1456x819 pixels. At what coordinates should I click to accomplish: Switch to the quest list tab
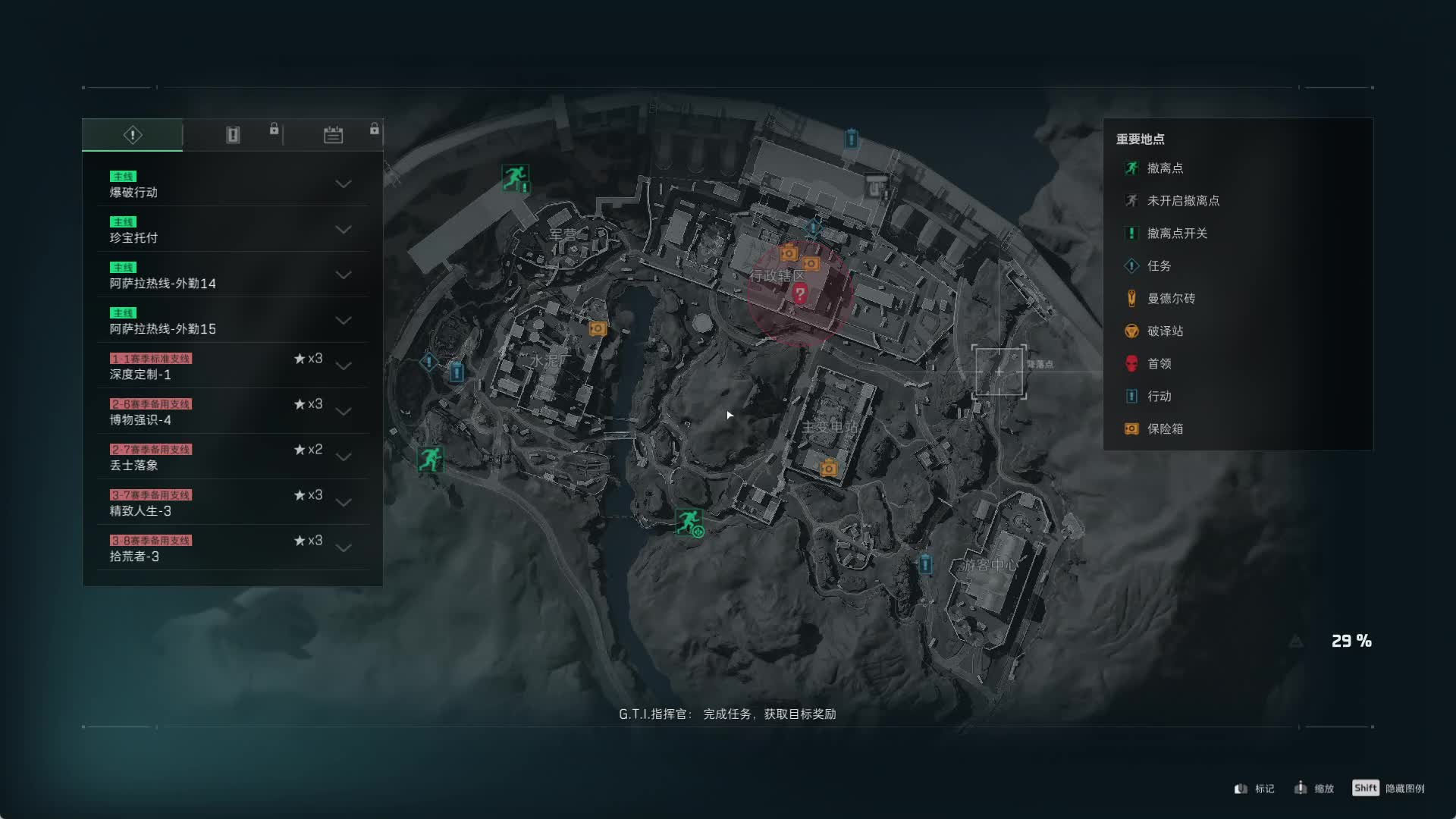[x=133, y=135]
